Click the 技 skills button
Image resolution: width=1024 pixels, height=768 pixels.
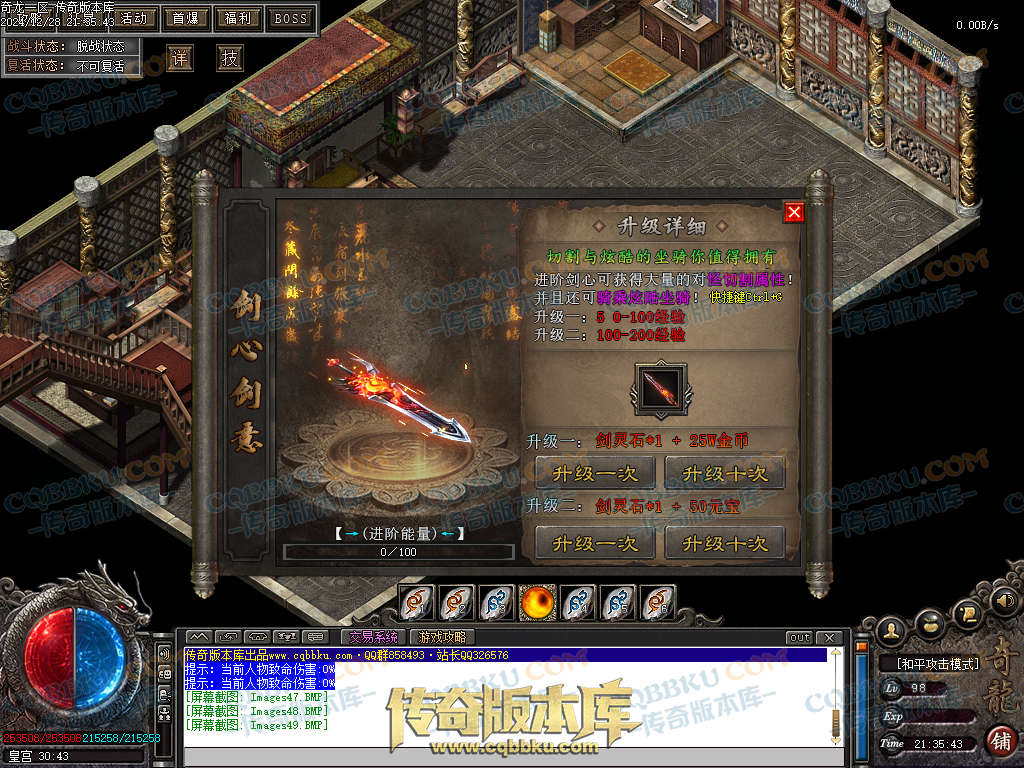(231, 58)
